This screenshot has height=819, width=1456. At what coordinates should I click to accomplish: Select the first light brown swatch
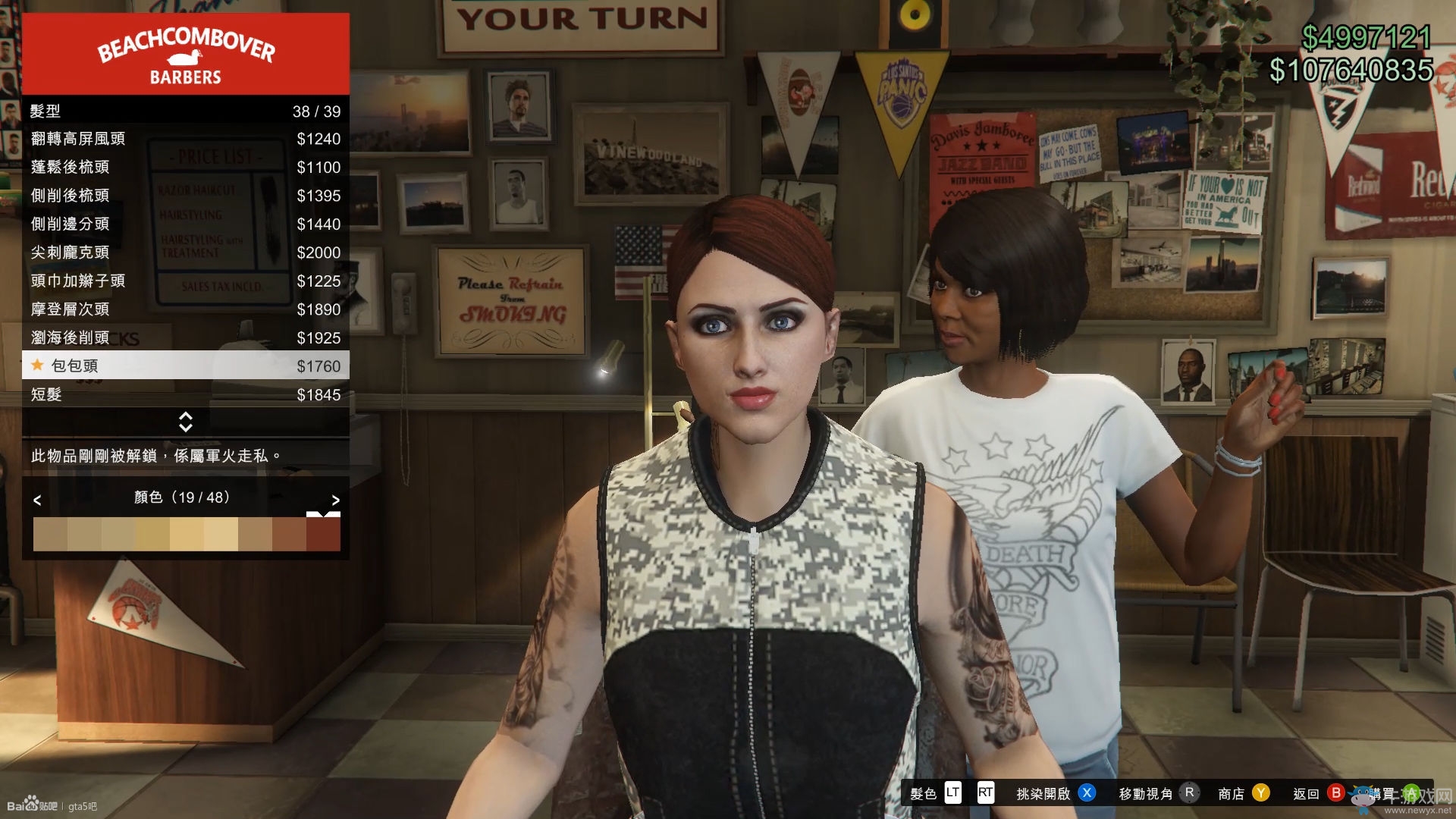(x=50, y=535)
